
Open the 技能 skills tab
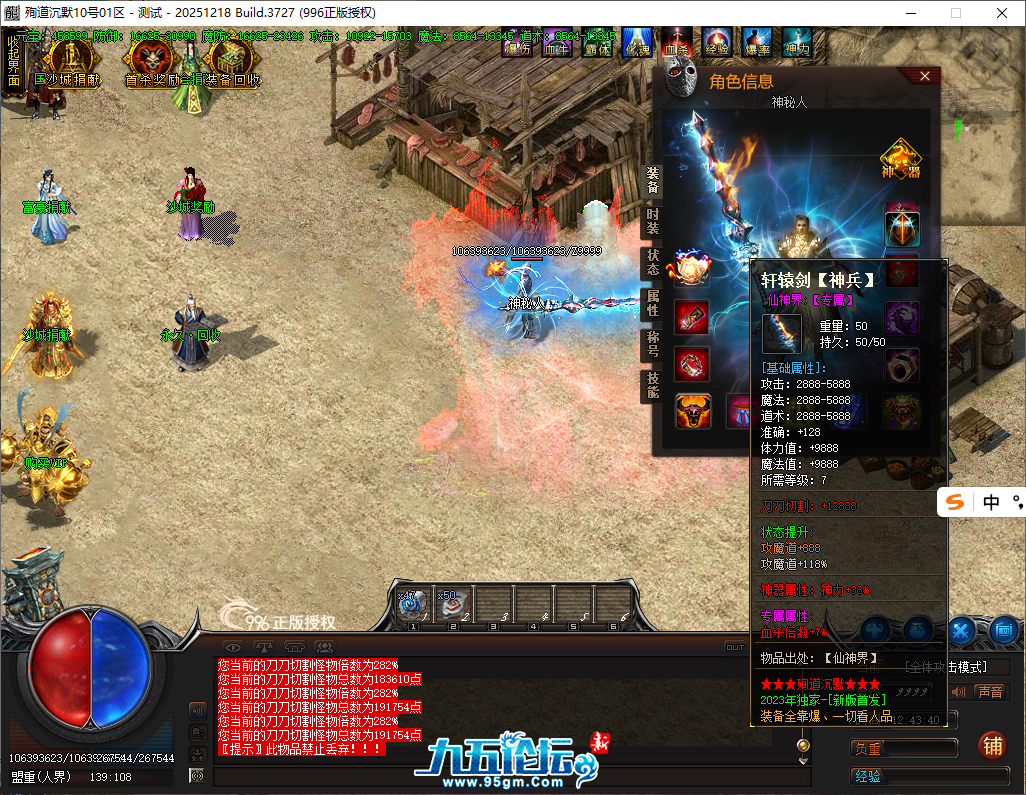tap(652, 385)
